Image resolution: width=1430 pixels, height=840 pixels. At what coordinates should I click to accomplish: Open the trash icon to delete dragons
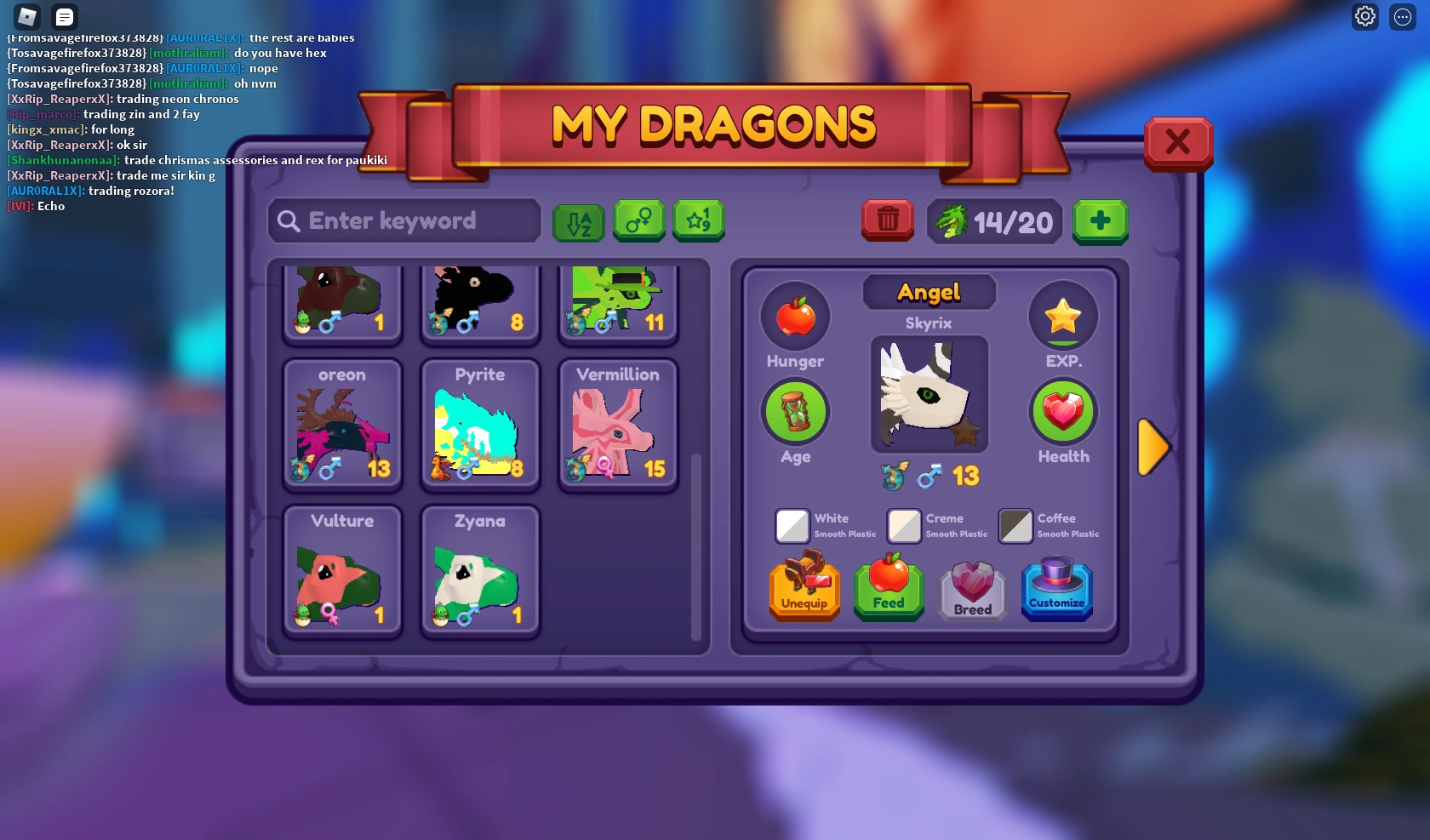coord(887,220)
